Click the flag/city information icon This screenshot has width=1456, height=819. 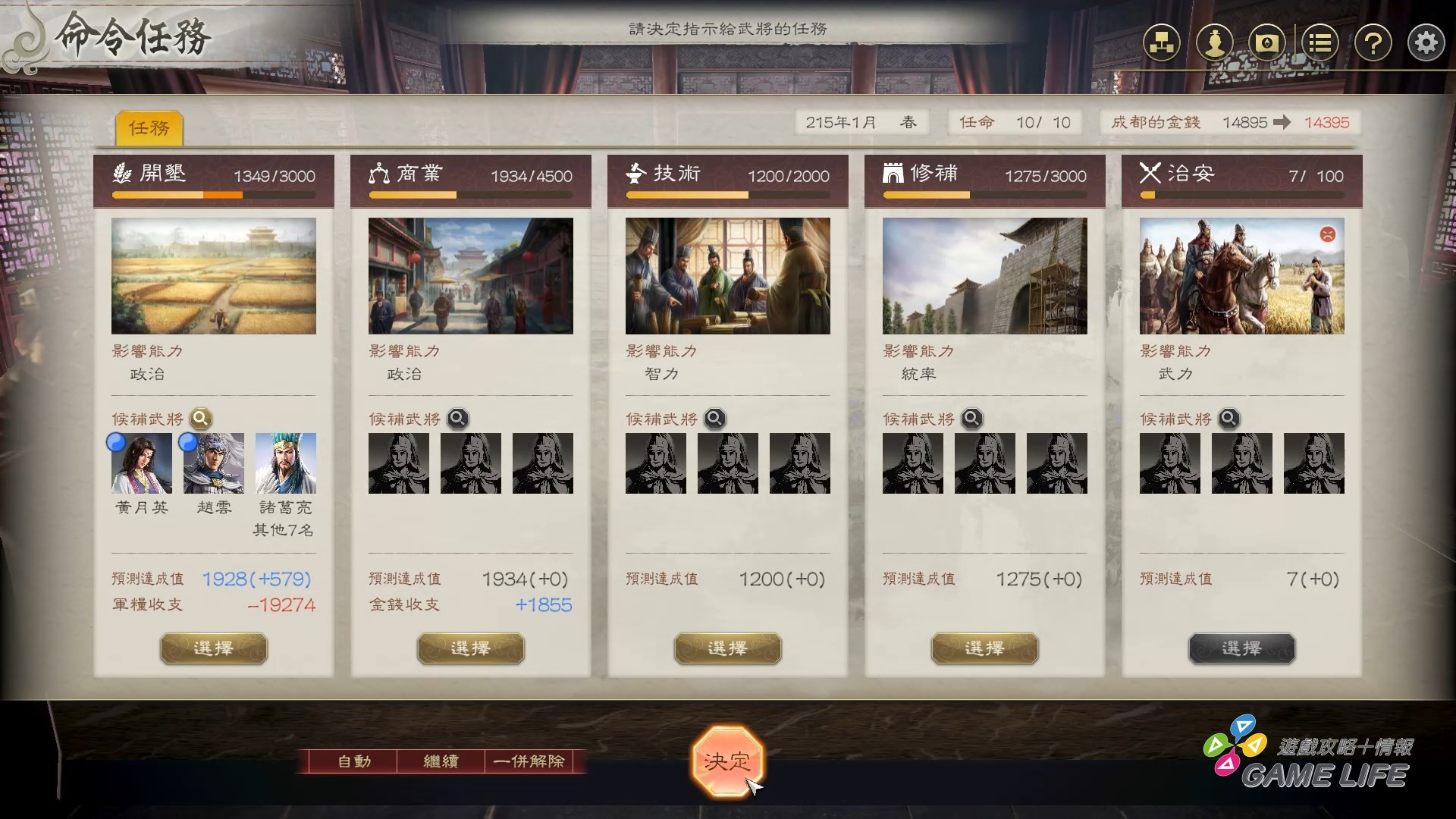click(x=1268, y=43)
